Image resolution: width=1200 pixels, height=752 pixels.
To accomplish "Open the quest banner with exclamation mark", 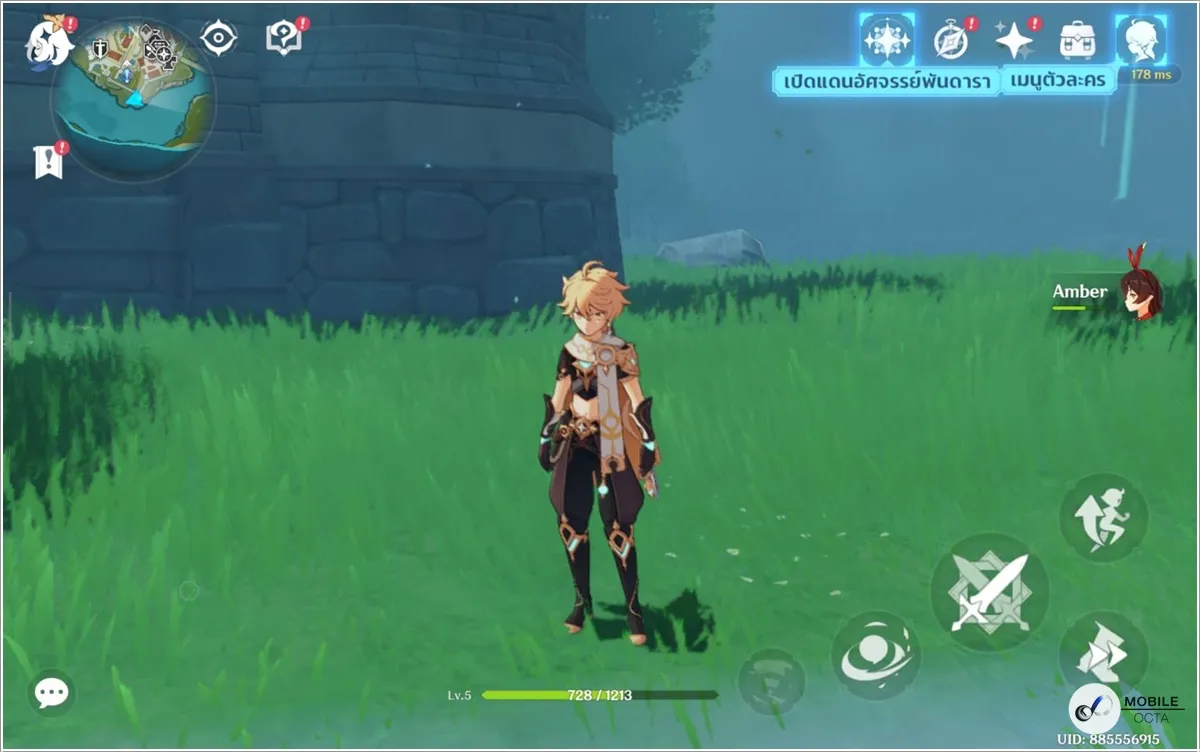I will 48,161.
